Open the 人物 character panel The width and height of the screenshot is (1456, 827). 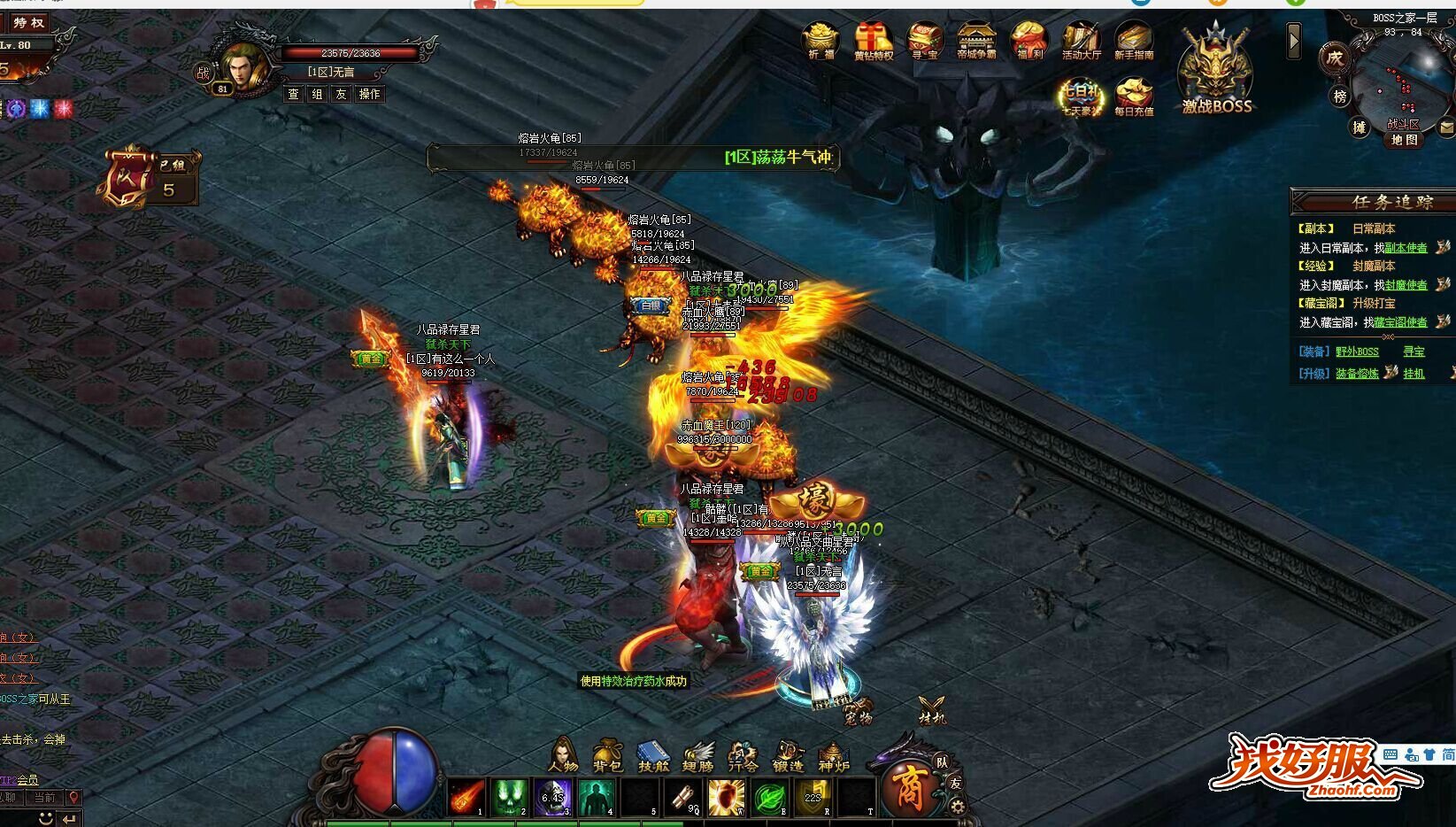(563, 754)
